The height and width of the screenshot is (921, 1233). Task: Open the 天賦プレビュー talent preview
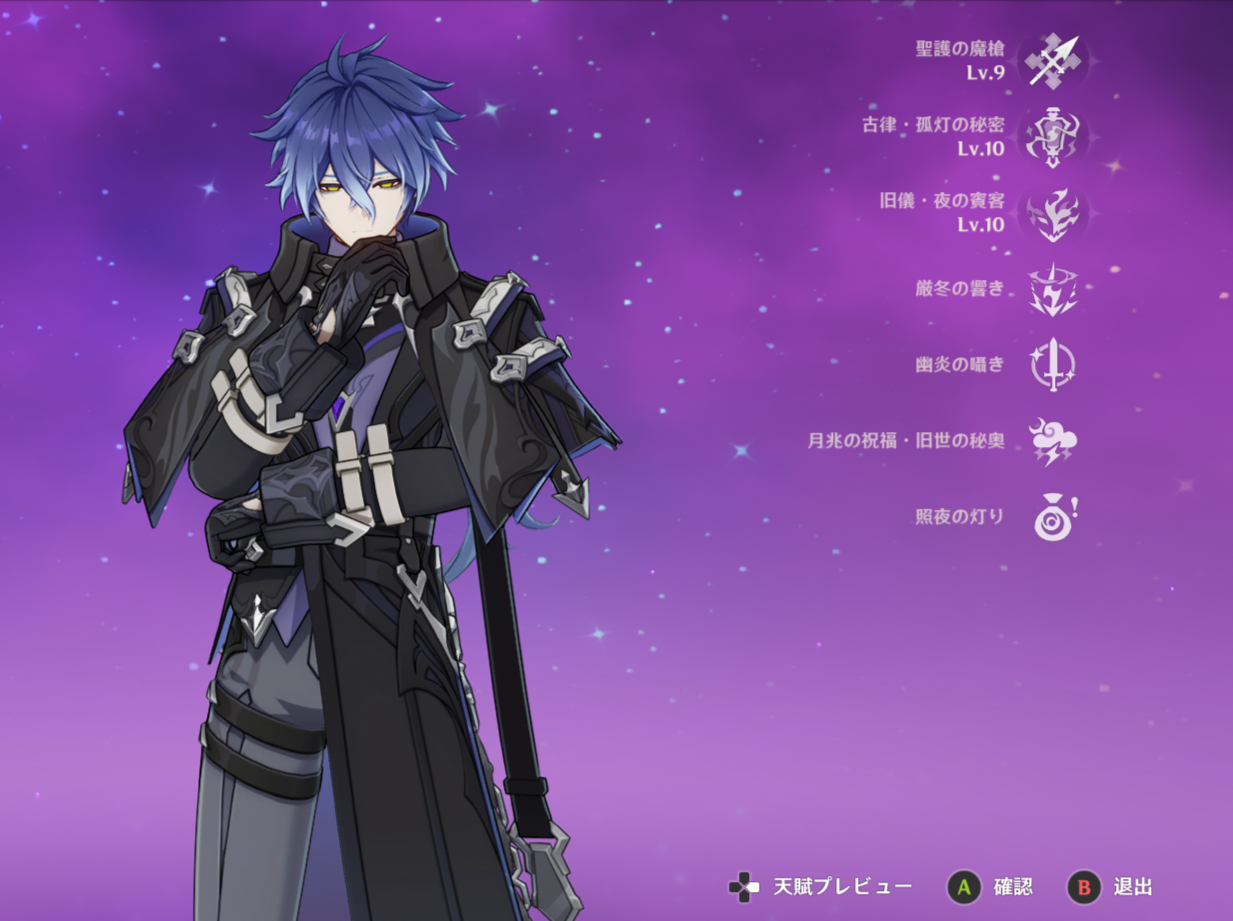(x=841, y=887)
